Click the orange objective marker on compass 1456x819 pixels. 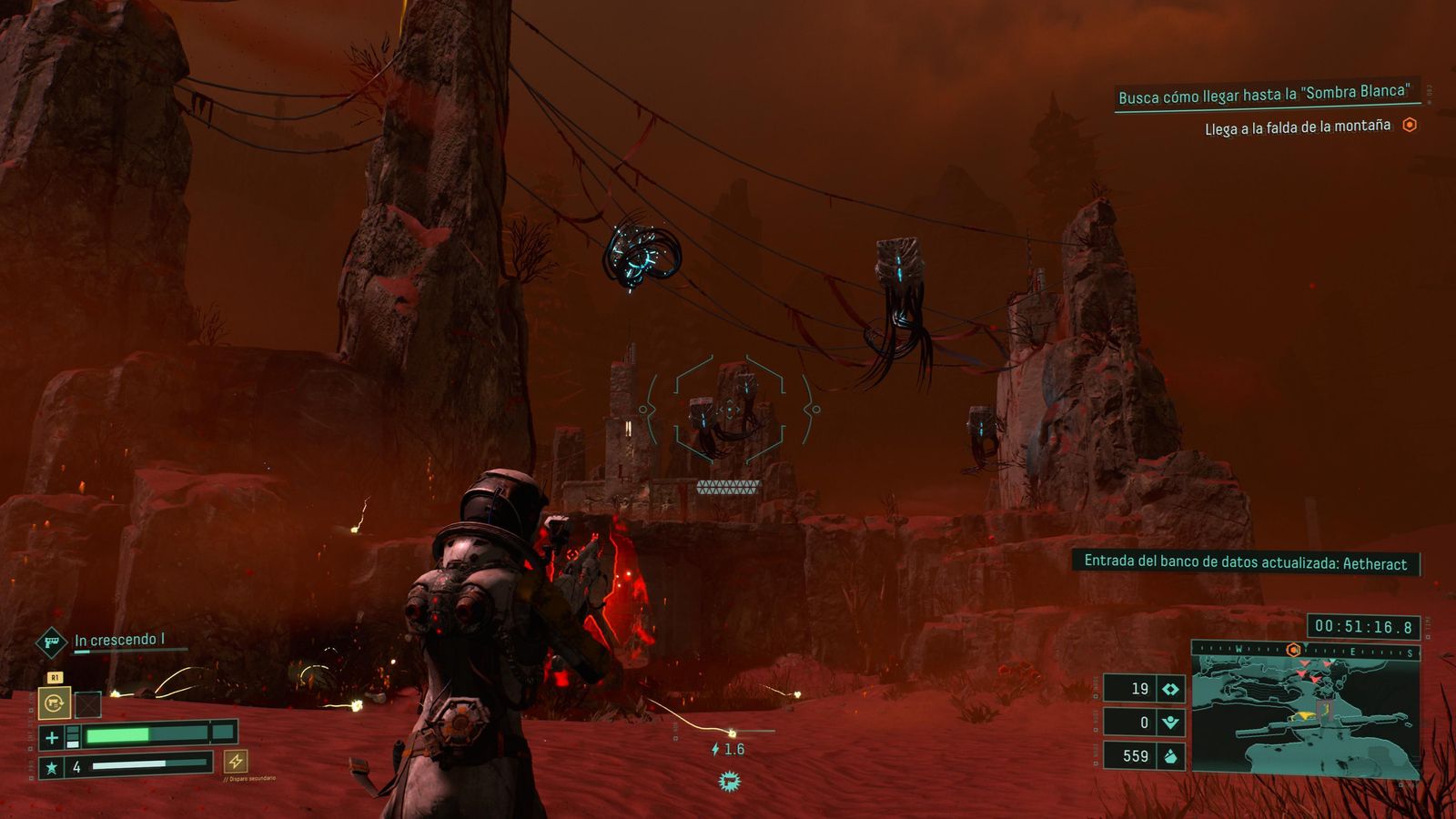coord(1293,650)
